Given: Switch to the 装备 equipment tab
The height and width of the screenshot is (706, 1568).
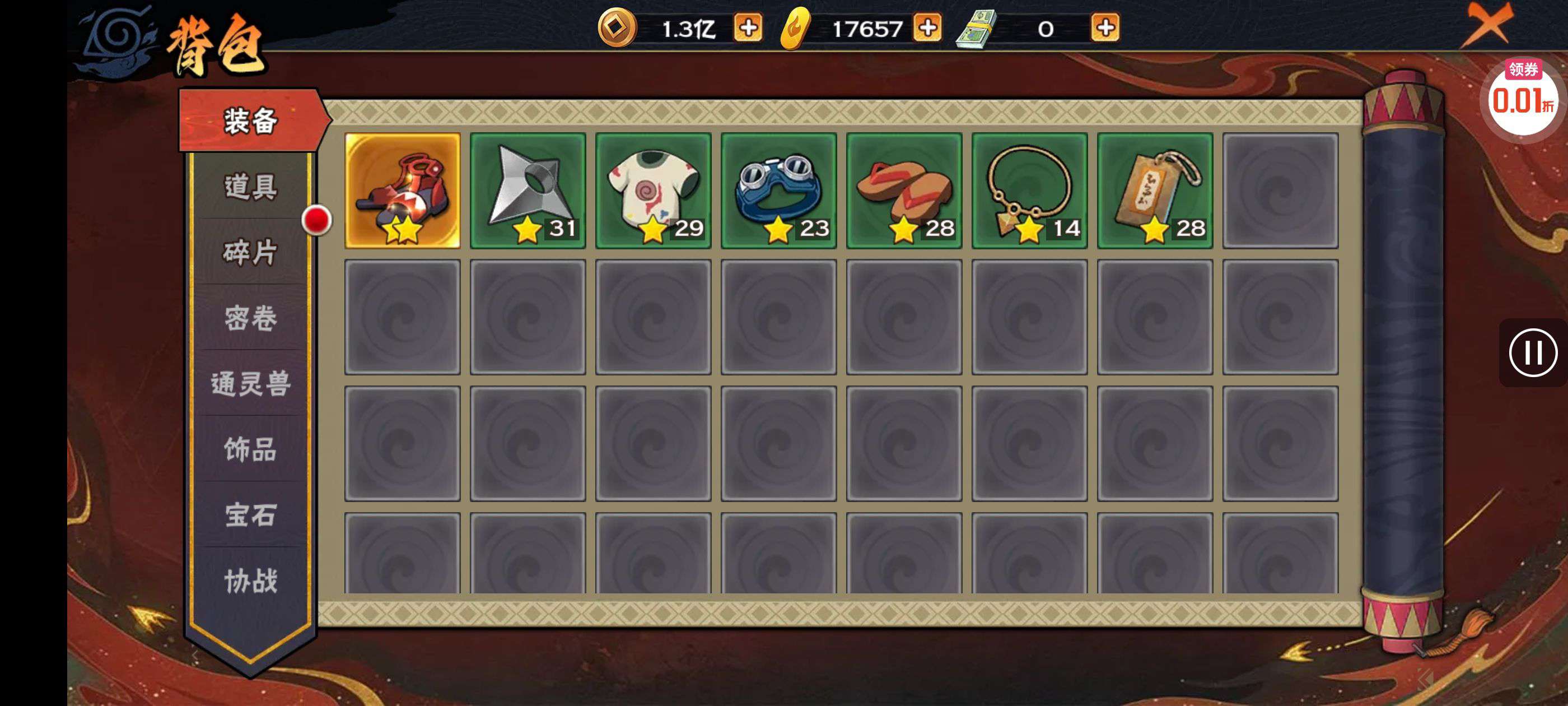Looking at the screenshot, I should coord(250,120).
